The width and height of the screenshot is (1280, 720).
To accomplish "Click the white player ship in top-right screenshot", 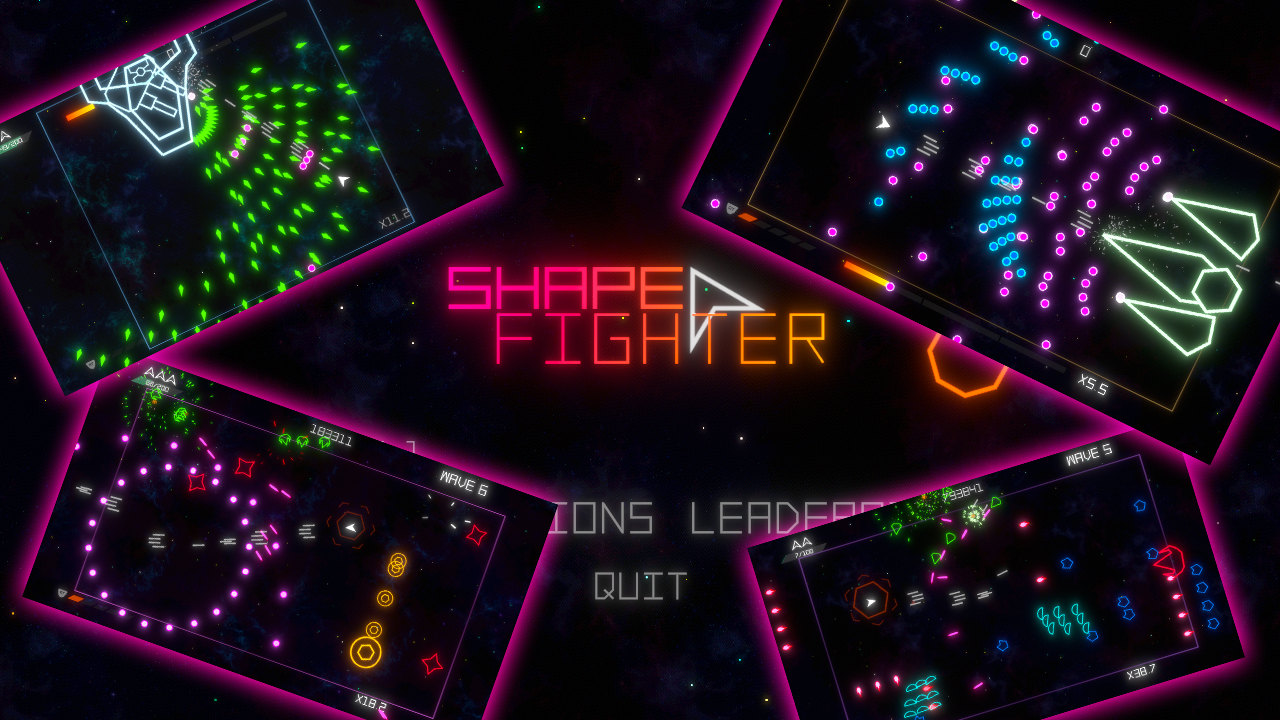I will click(883, 124).
